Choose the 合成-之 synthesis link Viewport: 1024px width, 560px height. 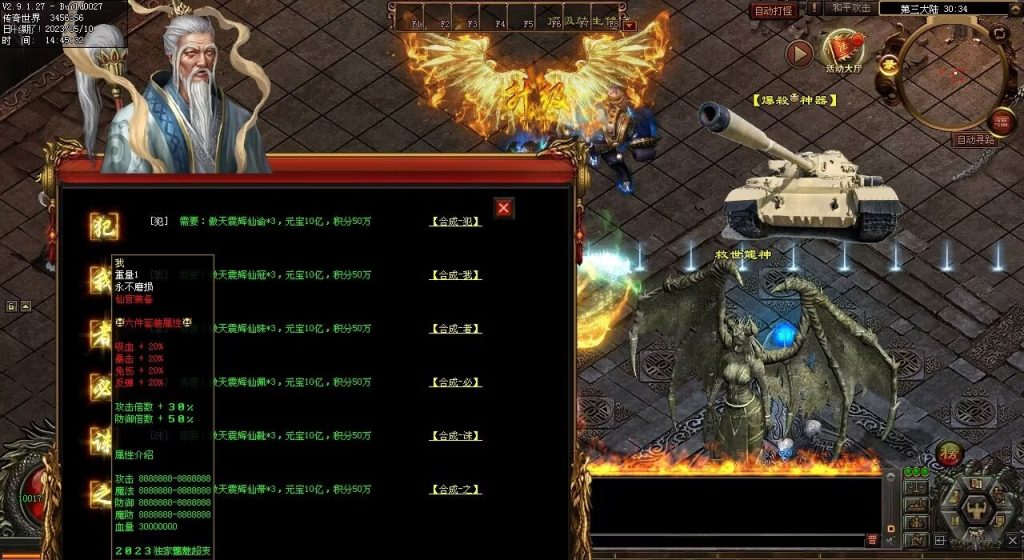(x=456, y=490)
